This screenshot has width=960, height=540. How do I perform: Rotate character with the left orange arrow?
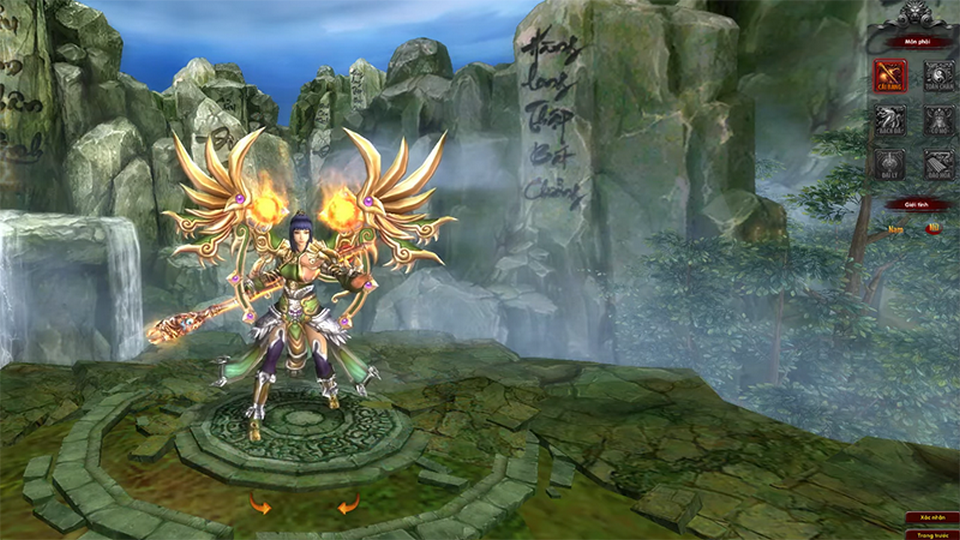260,506
